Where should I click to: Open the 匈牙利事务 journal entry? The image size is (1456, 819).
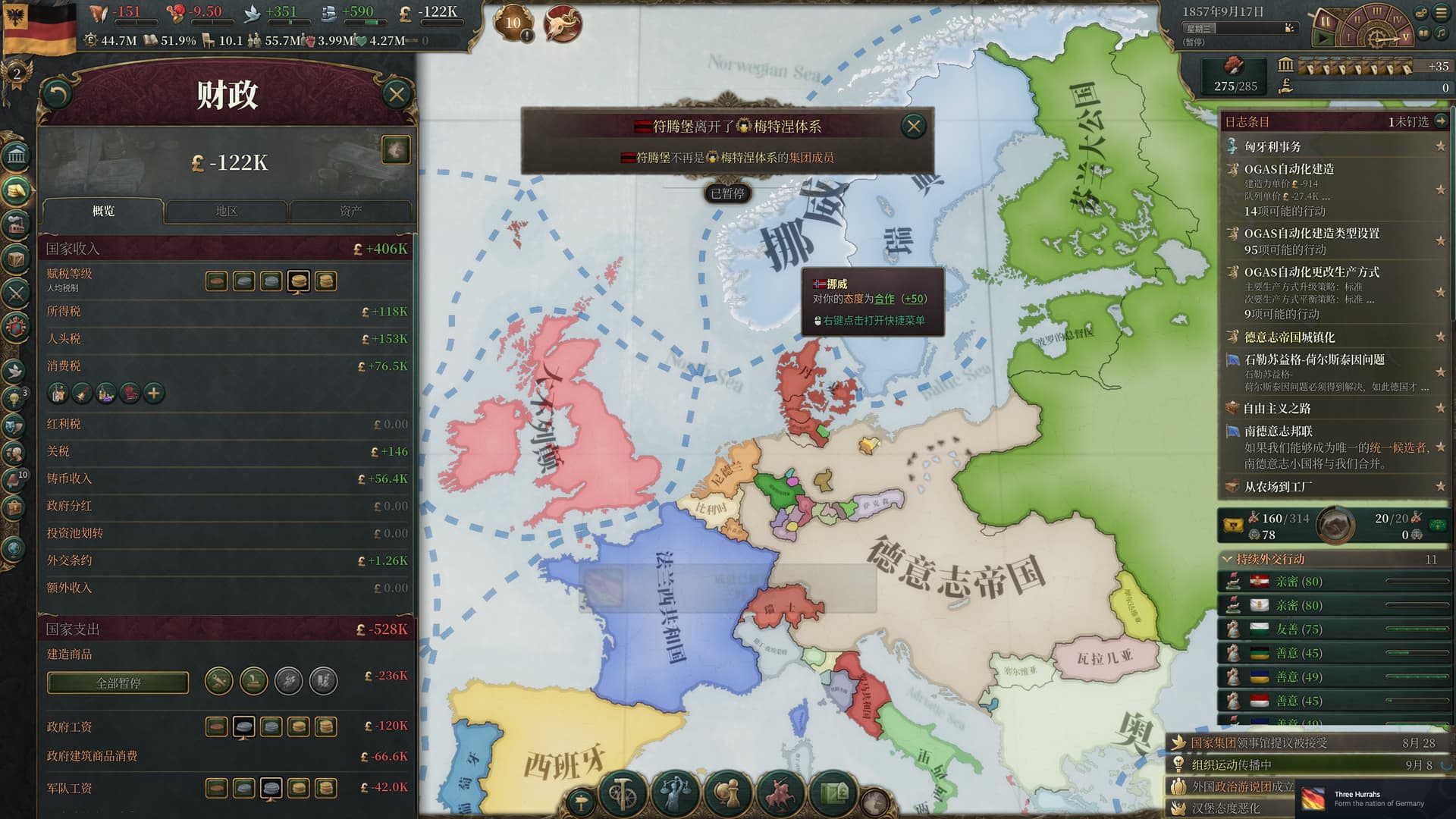1272,146
